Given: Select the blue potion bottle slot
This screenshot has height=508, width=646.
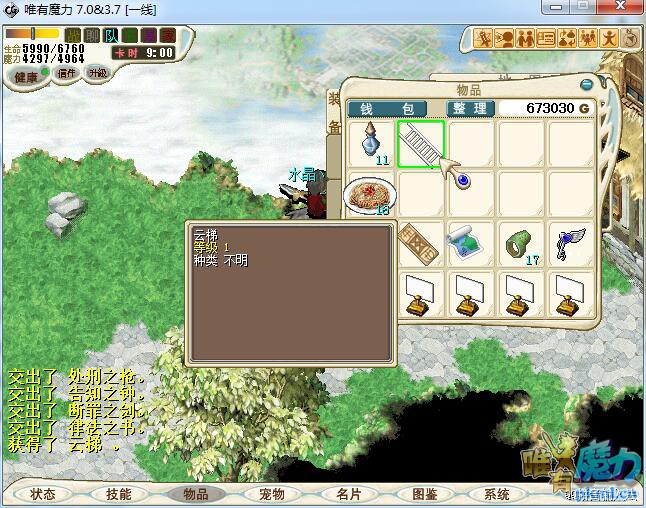Looking at the screenshot, I should click(x=372, y=144).
